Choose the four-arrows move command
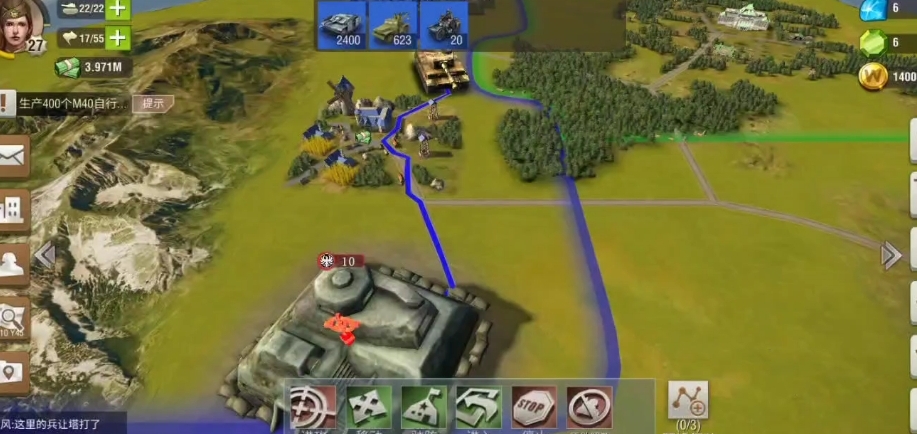This screenshot has height=434, width=917. [369, 407]
